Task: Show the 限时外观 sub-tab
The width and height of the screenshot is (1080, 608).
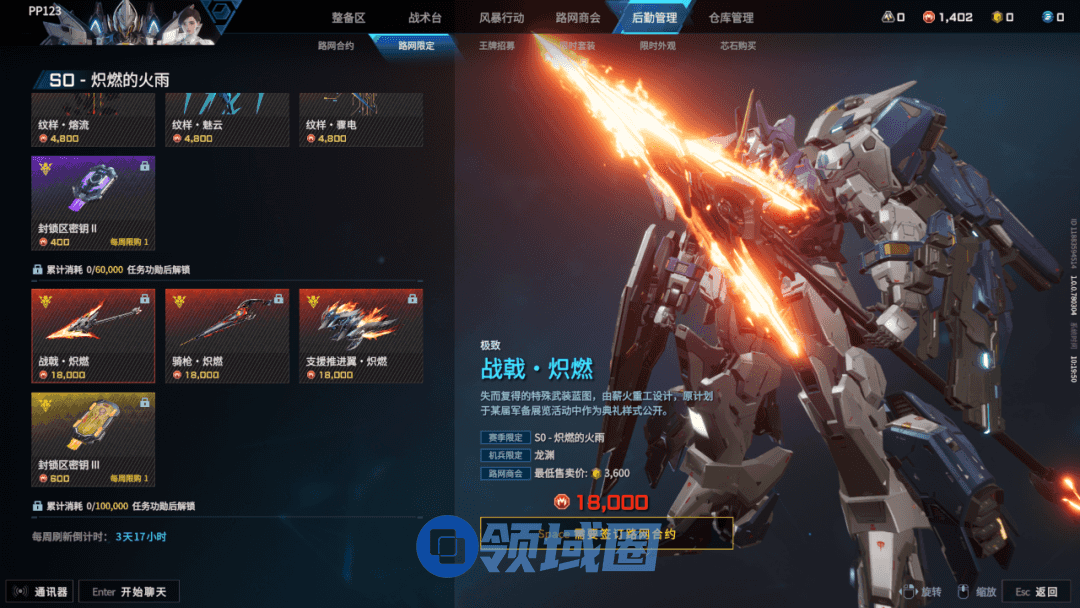Action: coord(657,46)
